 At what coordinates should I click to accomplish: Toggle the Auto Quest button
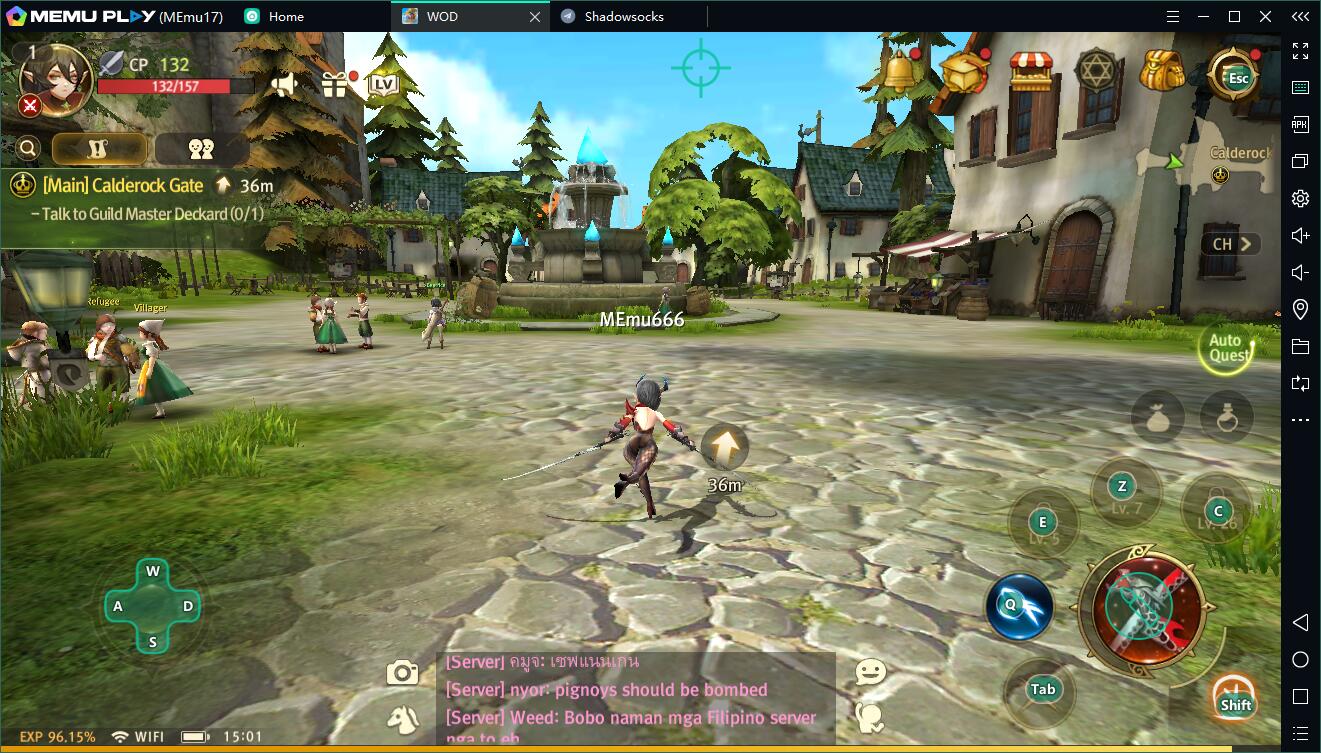1228,348
